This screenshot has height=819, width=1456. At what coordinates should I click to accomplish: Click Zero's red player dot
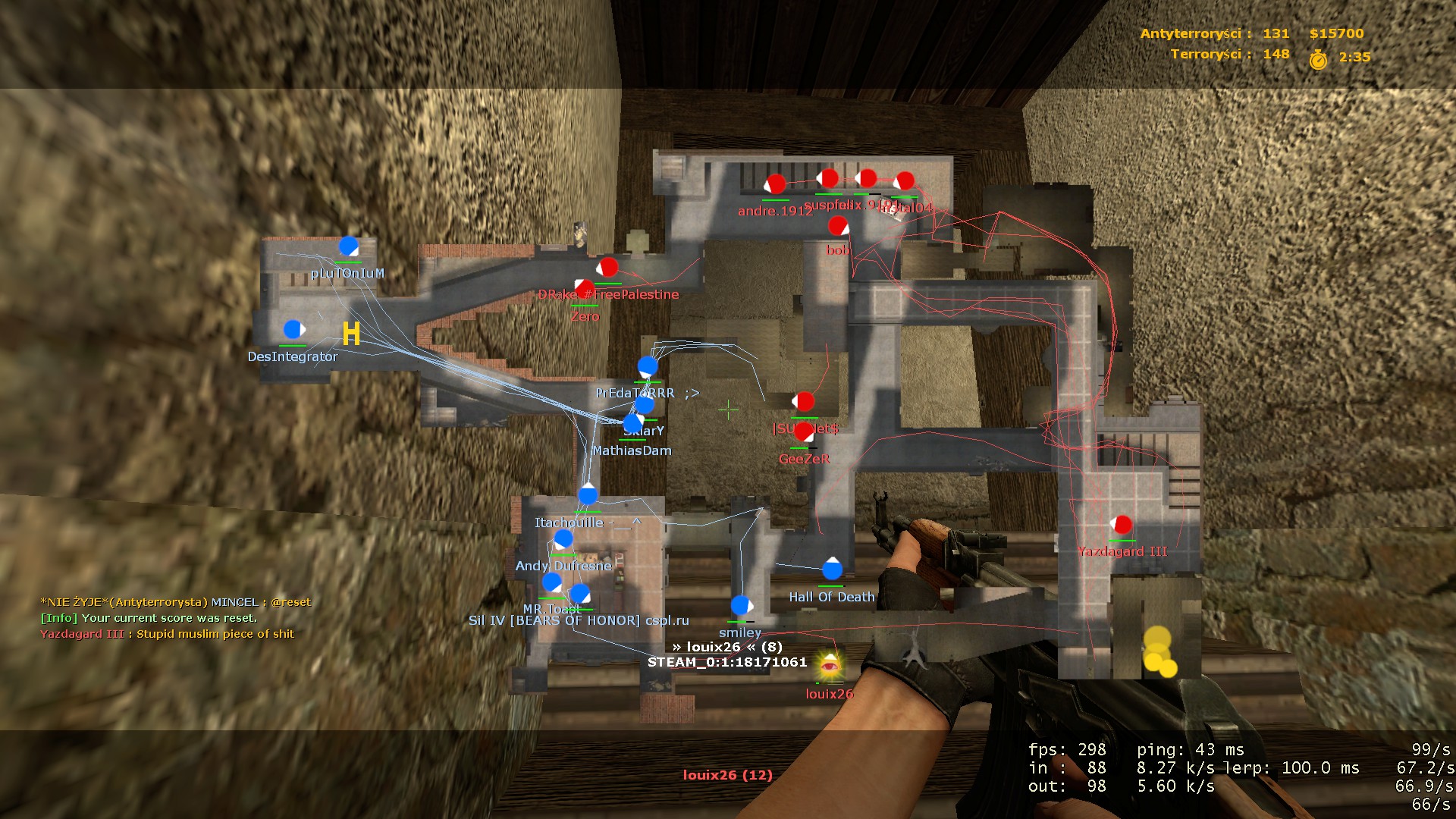[585, 289]
